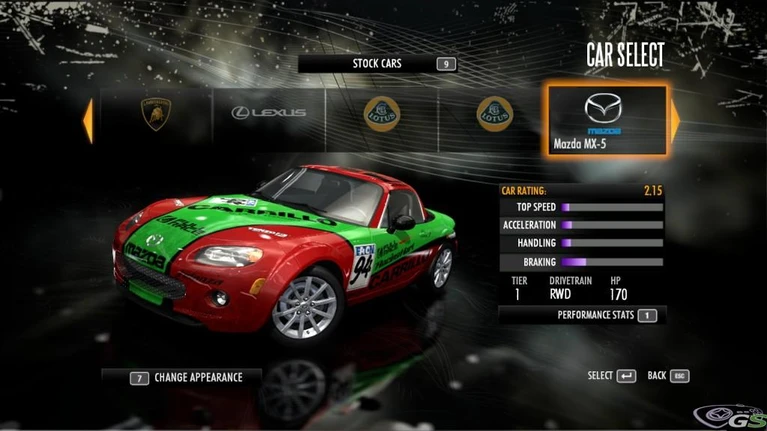The width and height of the screenshot is (767, 431).
Task: Click the left arrow of the car carousel
Action: [88, 119]
